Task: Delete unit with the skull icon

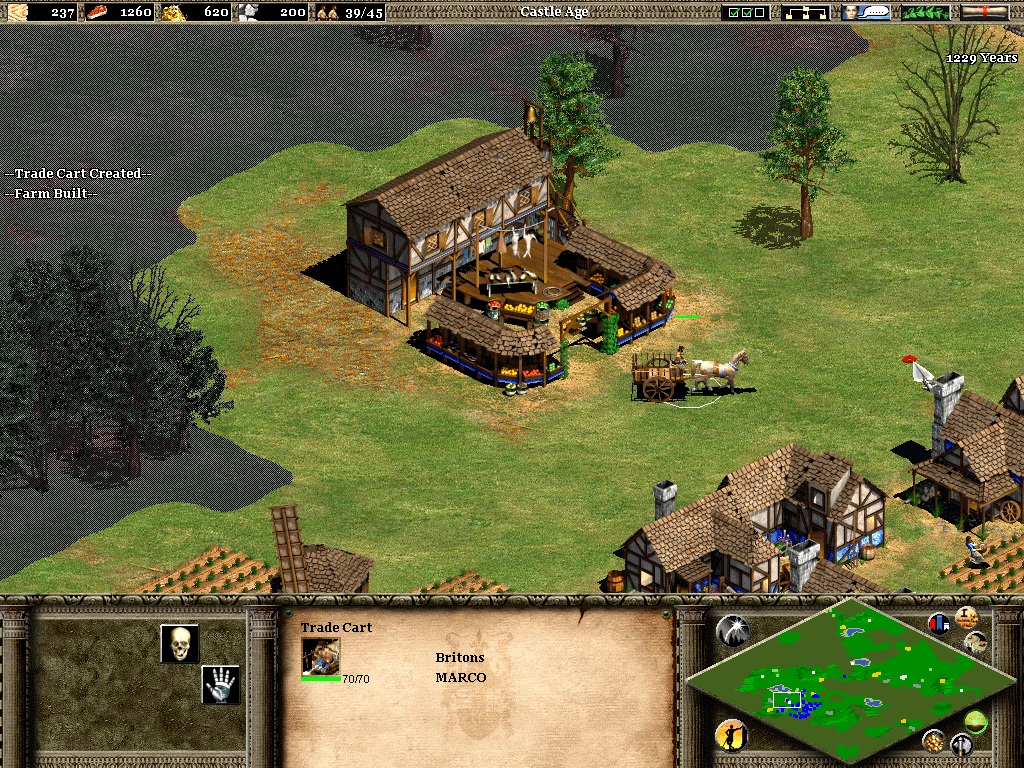Action: [180, 644]
